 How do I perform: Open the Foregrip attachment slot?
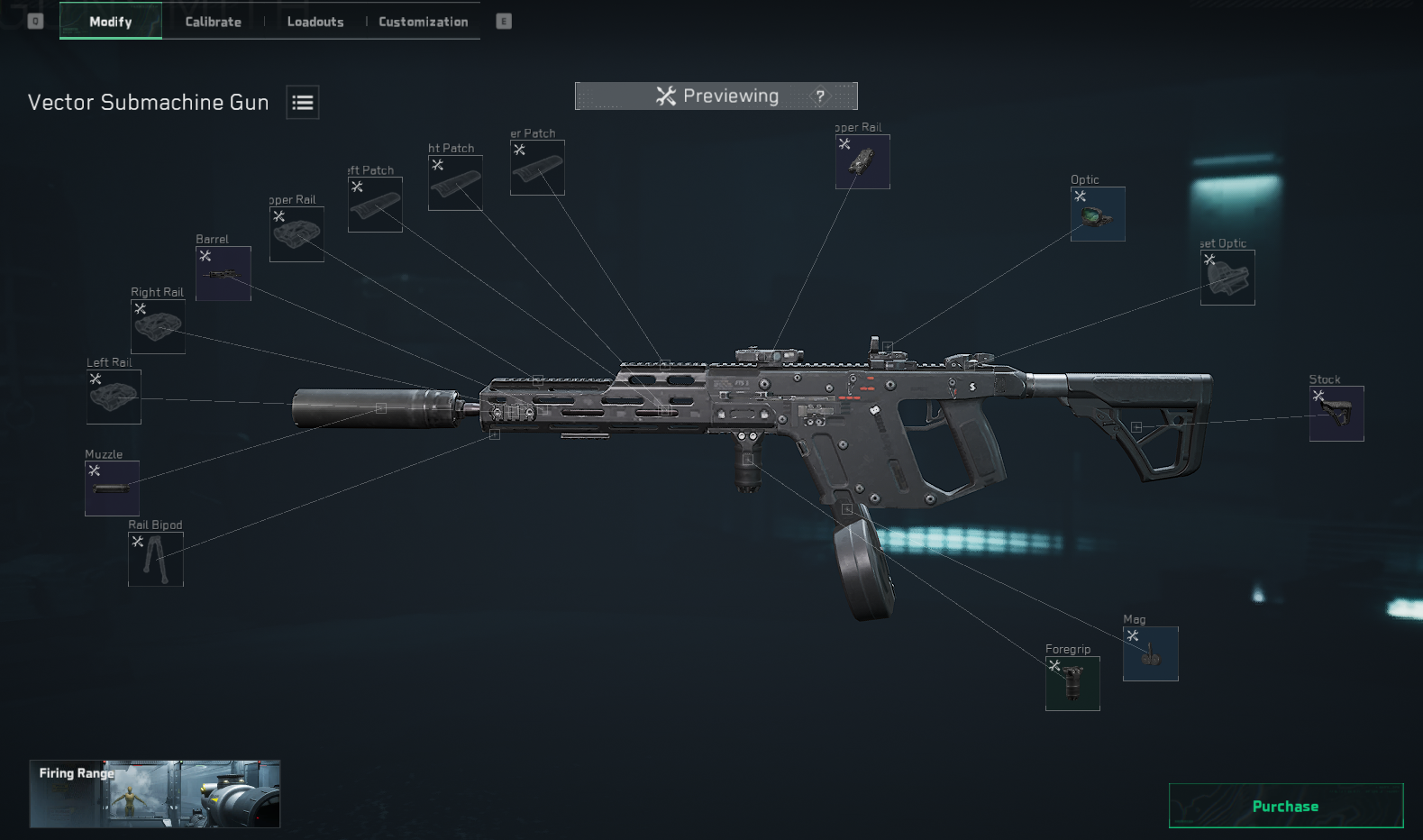click(x=1072, y=683)
